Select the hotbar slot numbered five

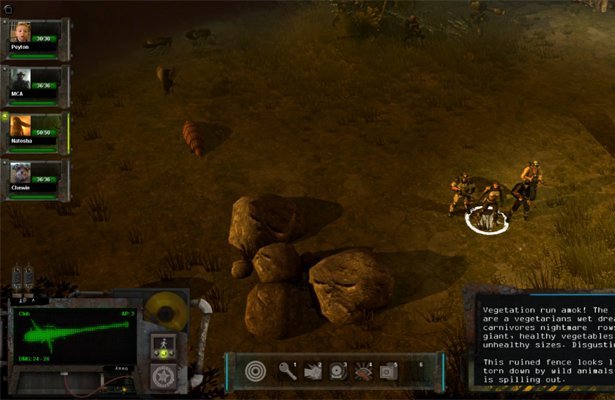388,371
